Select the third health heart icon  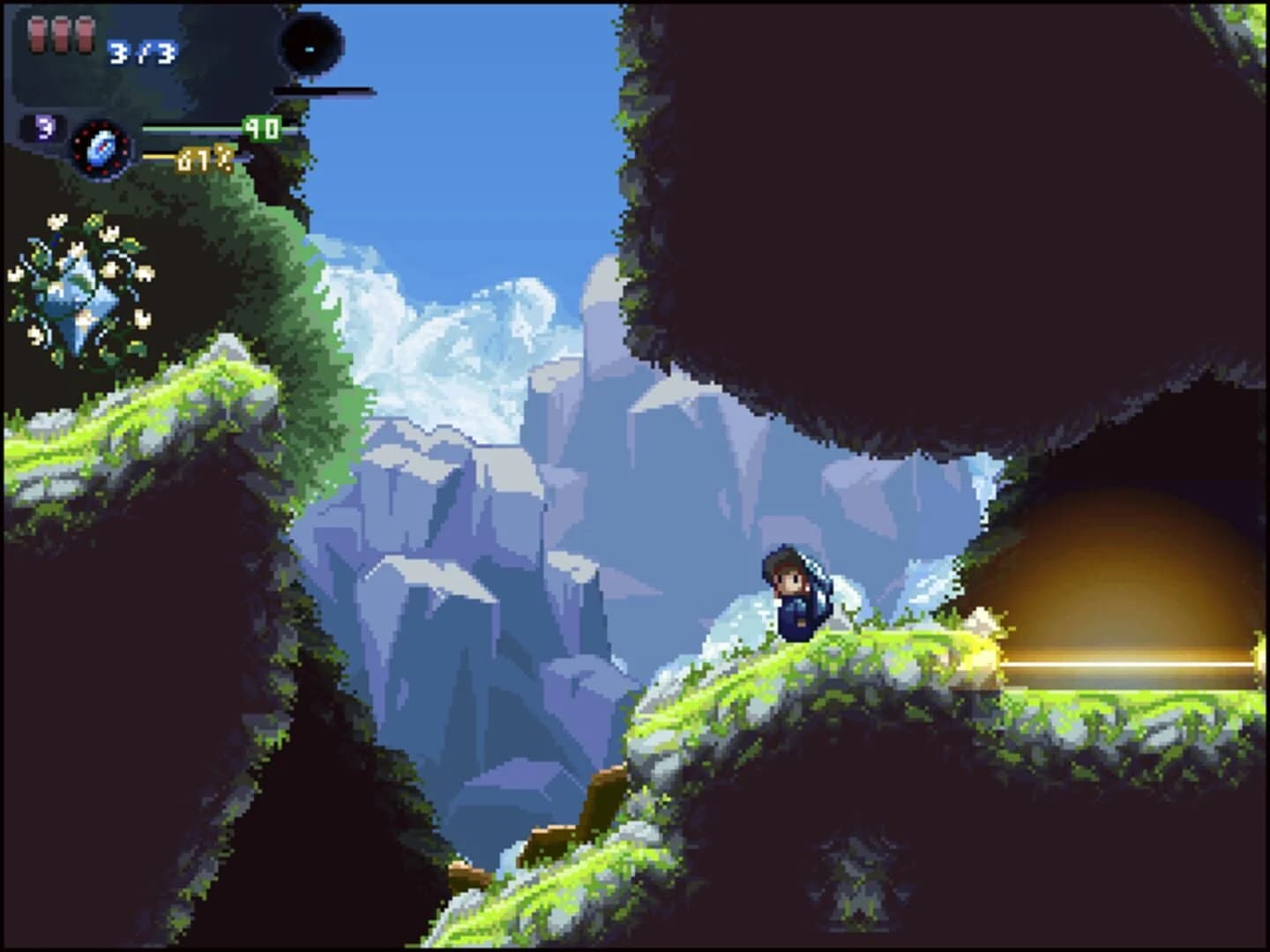coord(86,36)
